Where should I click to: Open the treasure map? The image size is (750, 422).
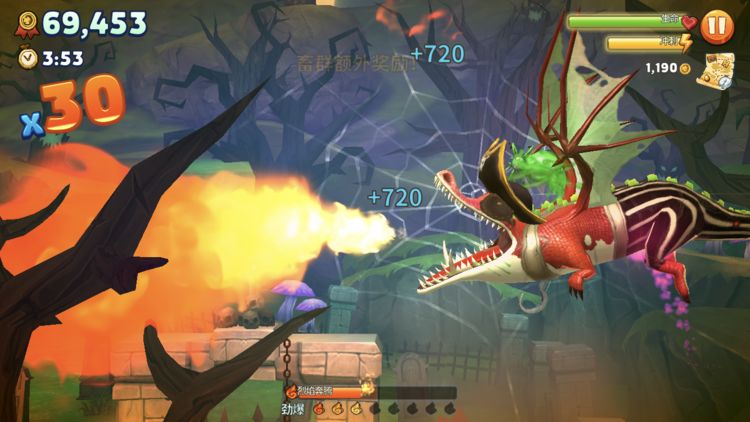point(716,70)
